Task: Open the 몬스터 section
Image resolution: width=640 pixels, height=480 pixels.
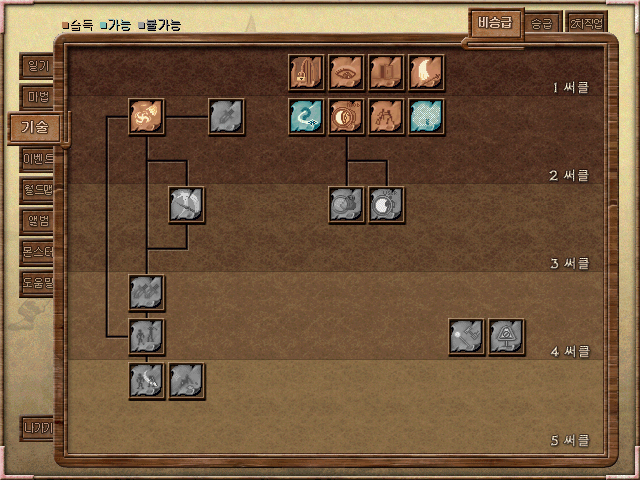Action: point(37,251)
